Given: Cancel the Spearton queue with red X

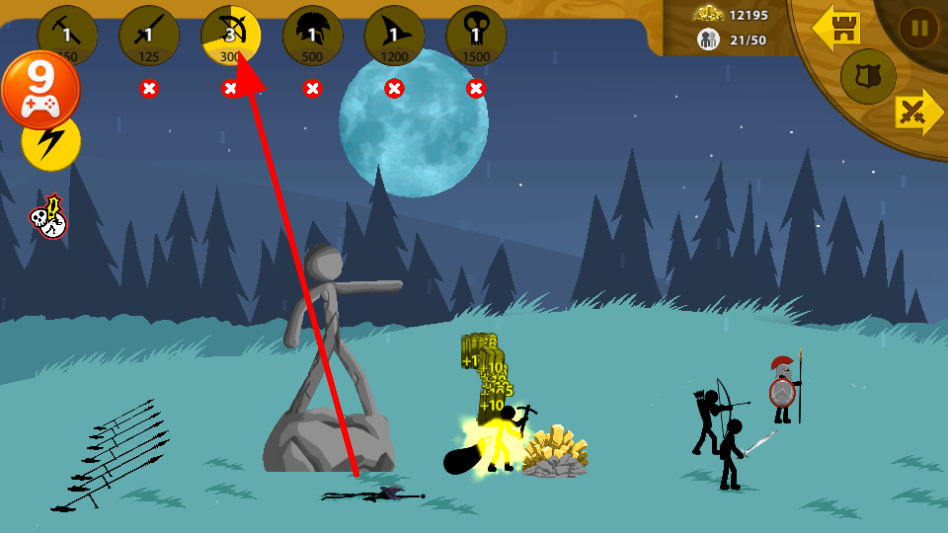Looking at the screenshot, I should point(313,88).
